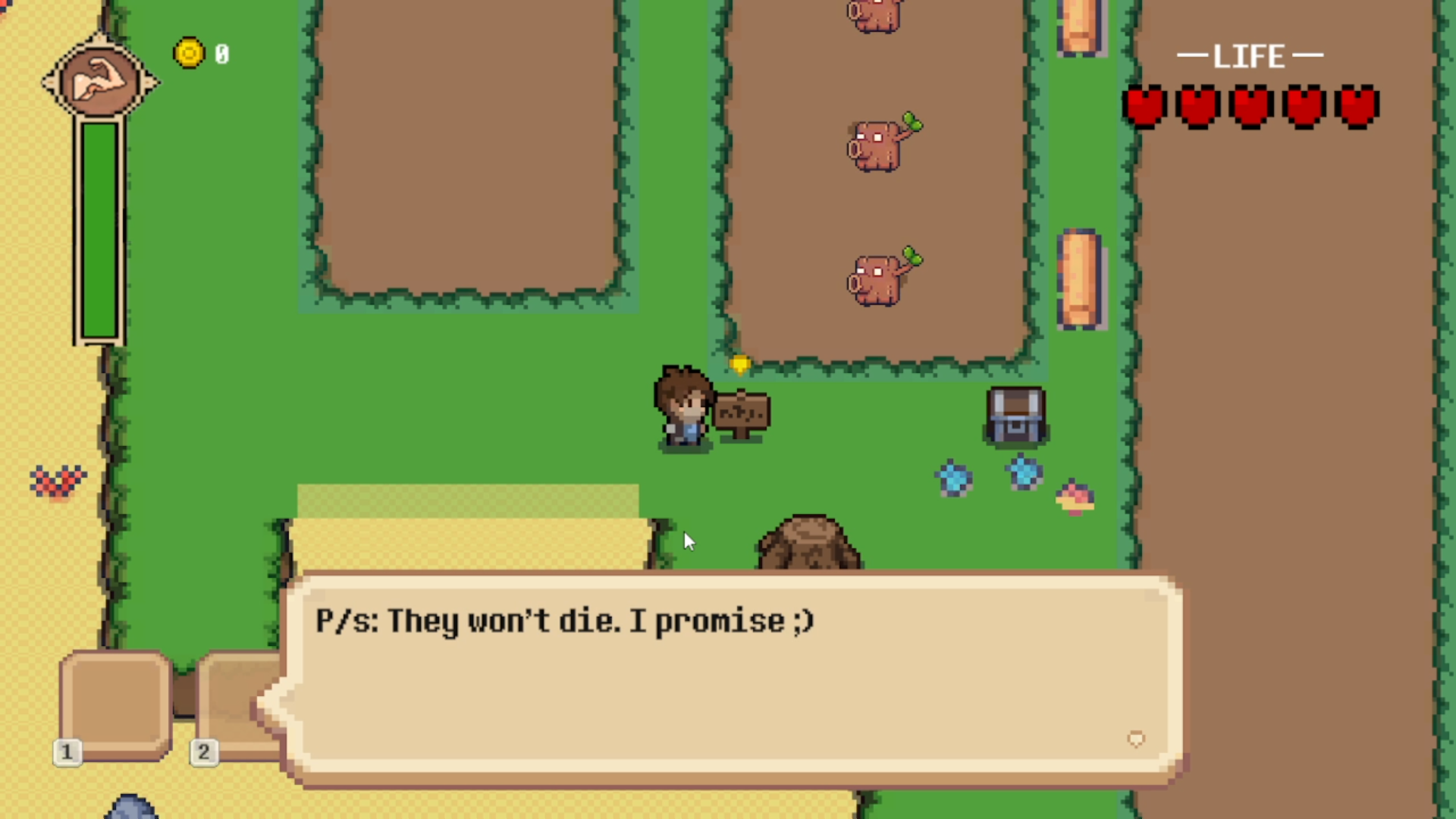Click the green stamina bar
This screenshot has width=1456, height=819.
99,227
